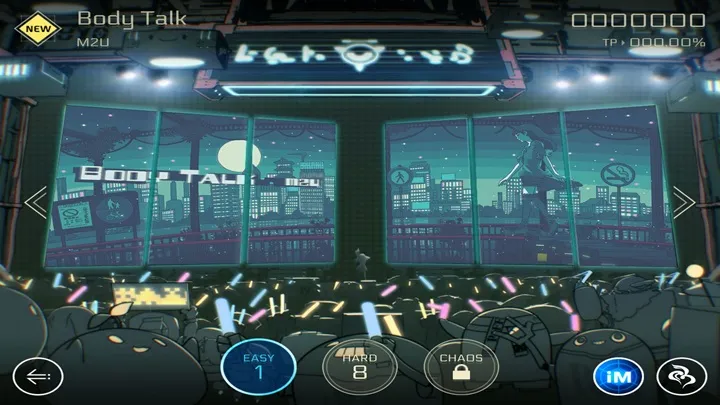Image resolution: width=720 pixels, height=405 pixels.
Task: Switch to the next song
Action: (684, 202)
